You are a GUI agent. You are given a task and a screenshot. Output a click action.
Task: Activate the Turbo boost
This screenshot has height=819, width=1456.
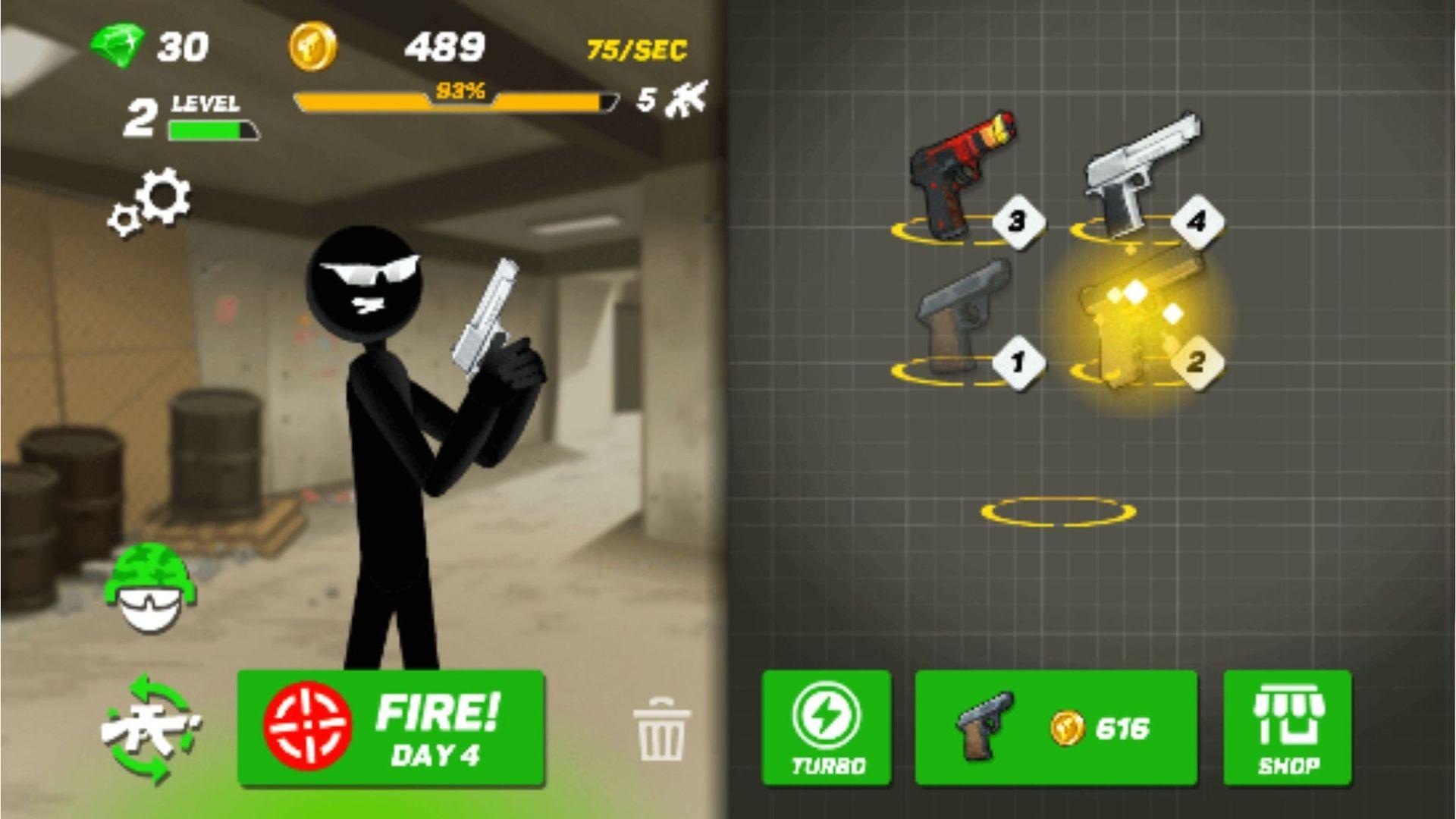[827, 728]
